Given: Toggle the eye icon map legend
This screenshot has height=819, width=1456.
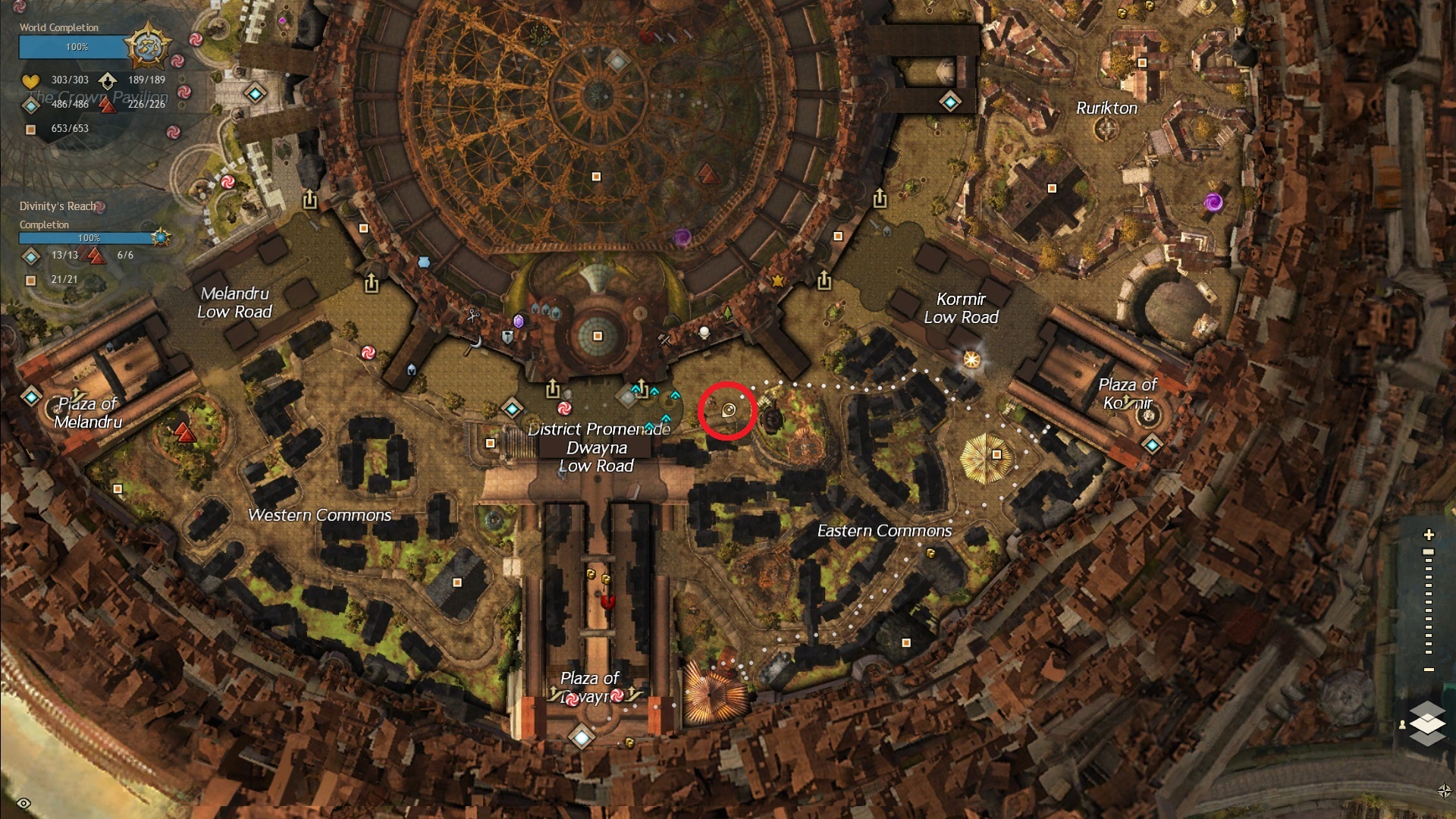Looking at the screenshot, I should 24,803.
